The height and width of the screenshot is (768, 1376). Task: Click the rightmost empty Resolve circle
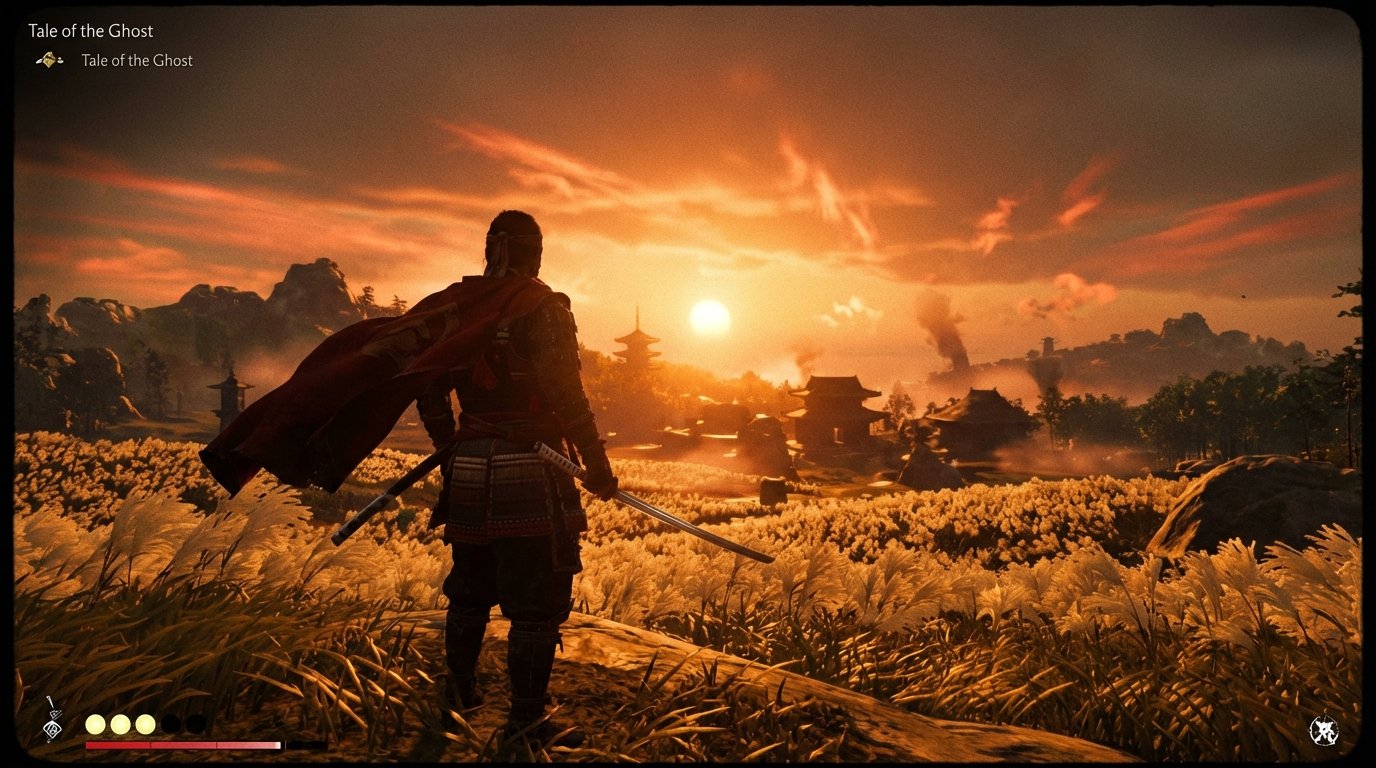pyautogui.click(x=198, y=723)
